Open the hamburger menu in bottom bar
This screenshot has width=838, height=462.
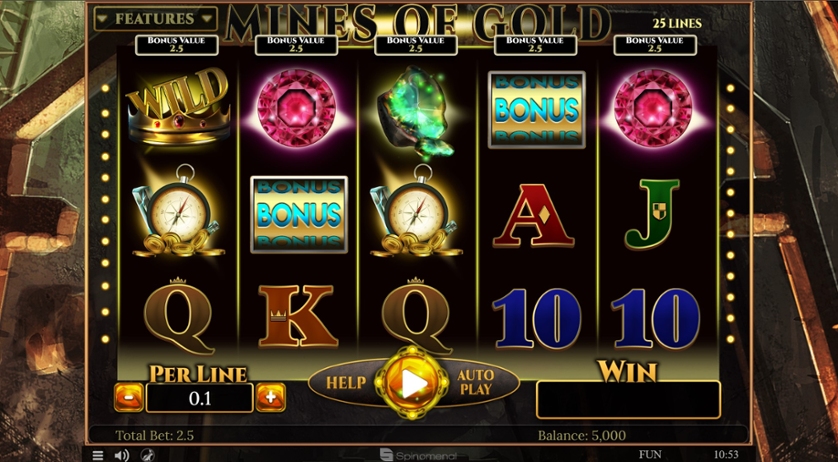(98, 455)
